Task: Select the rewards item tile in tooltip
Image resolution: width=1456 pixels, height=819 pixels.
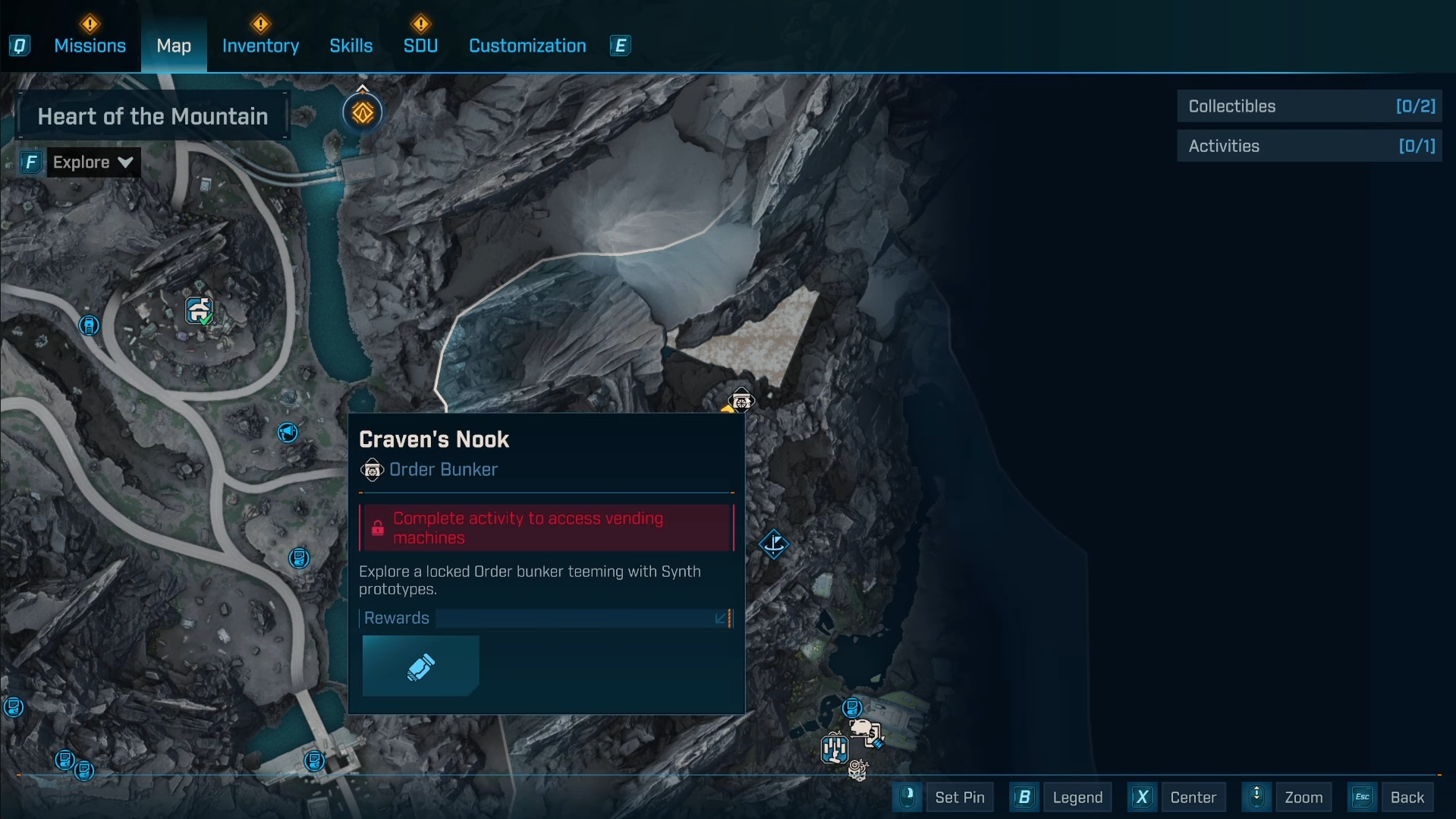Action: [x=420, y=666]
